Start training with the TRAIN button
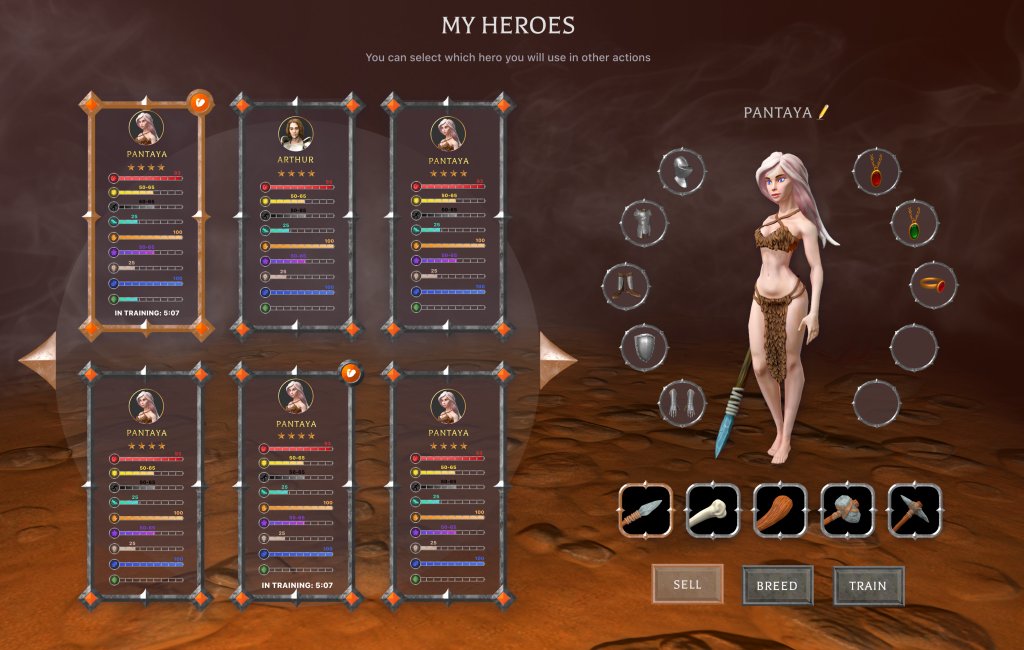Screen dimensions: 1024x650 click(x=868, y=585)
